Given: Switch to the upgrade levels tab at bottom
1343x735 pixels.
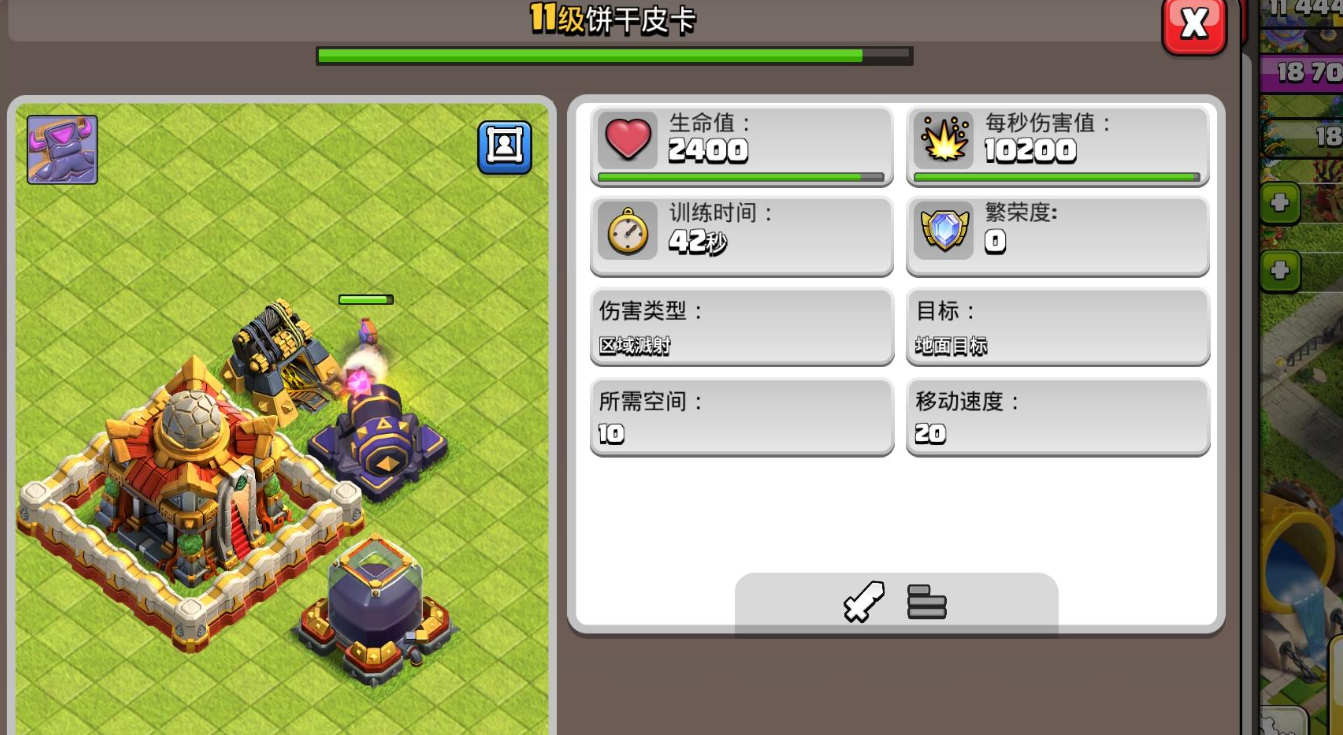Looking at the screenshot, I should pyautogui.click(x=926, y=600).
